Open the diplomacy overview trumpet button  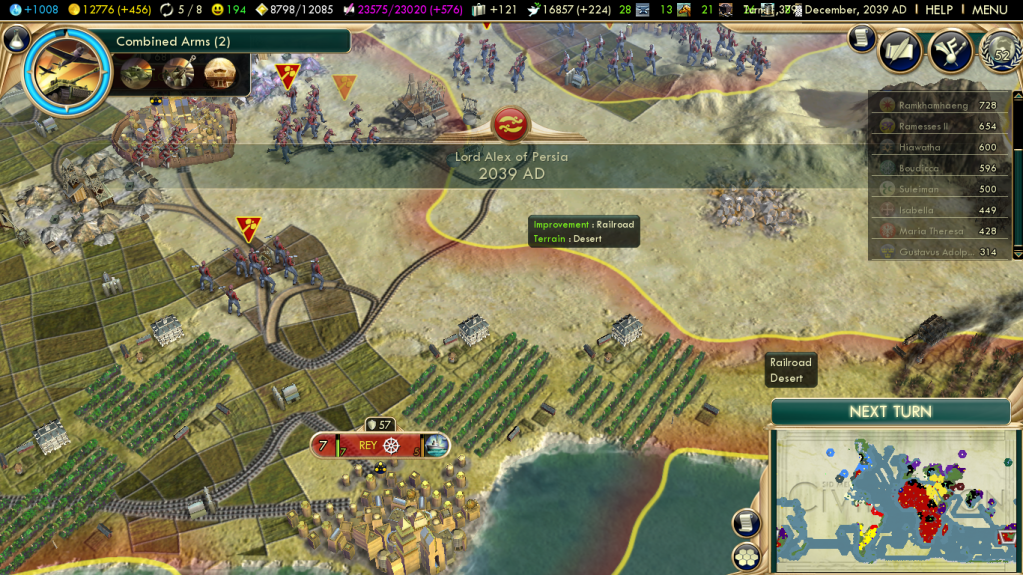tap(950, 52)
